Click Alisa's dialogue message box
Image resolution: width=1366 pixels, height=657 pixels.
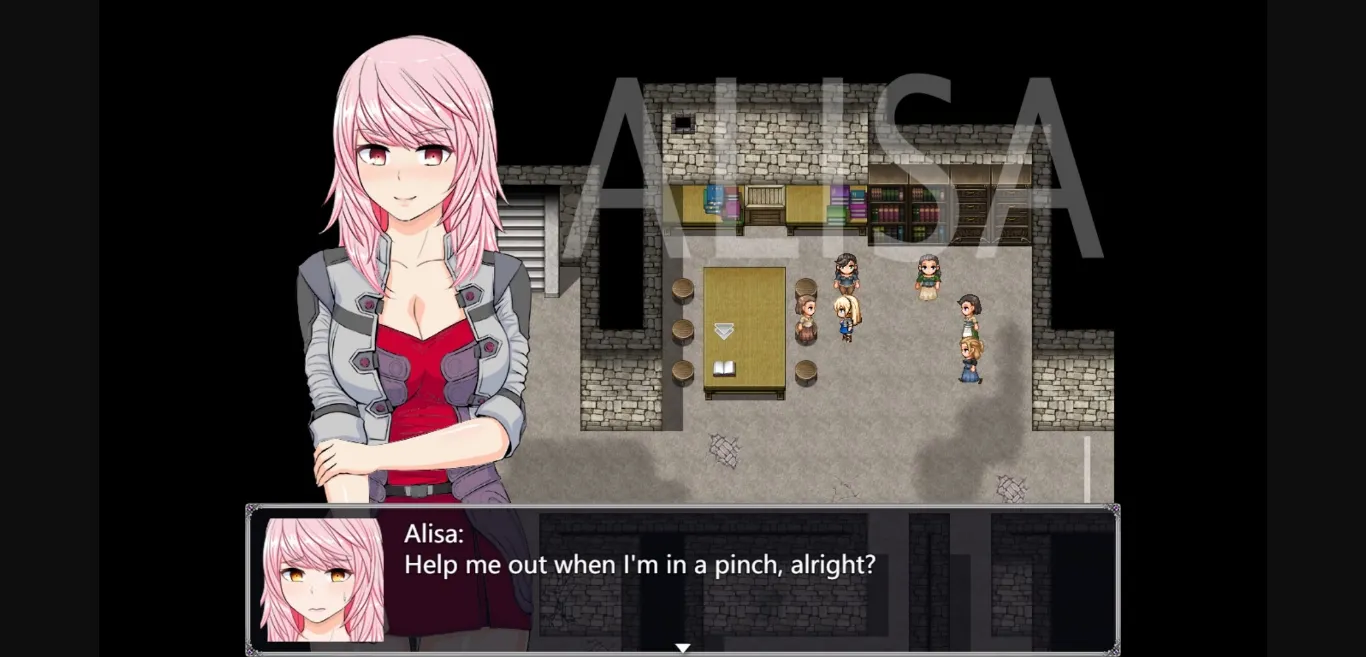(682, 579)
